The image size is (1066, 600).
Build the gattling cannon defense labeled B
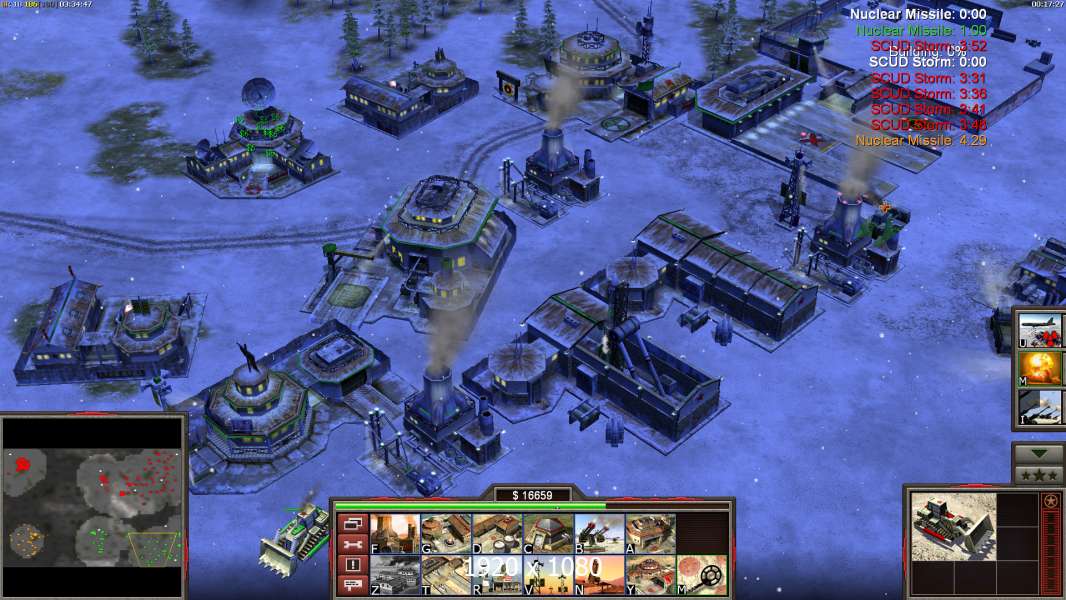(599, 534)
